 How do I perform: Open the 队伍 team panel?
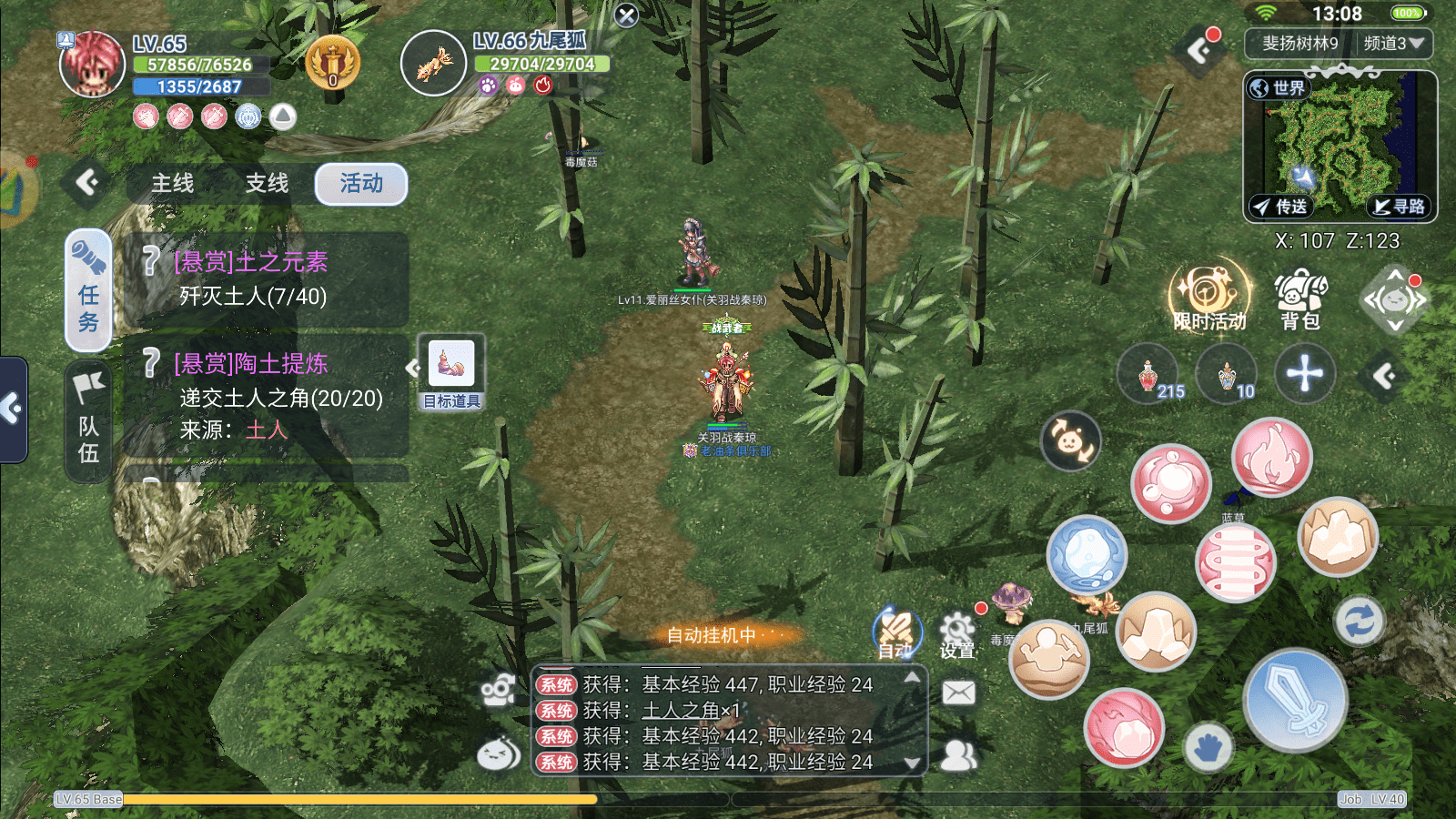(x=88, y=420)
